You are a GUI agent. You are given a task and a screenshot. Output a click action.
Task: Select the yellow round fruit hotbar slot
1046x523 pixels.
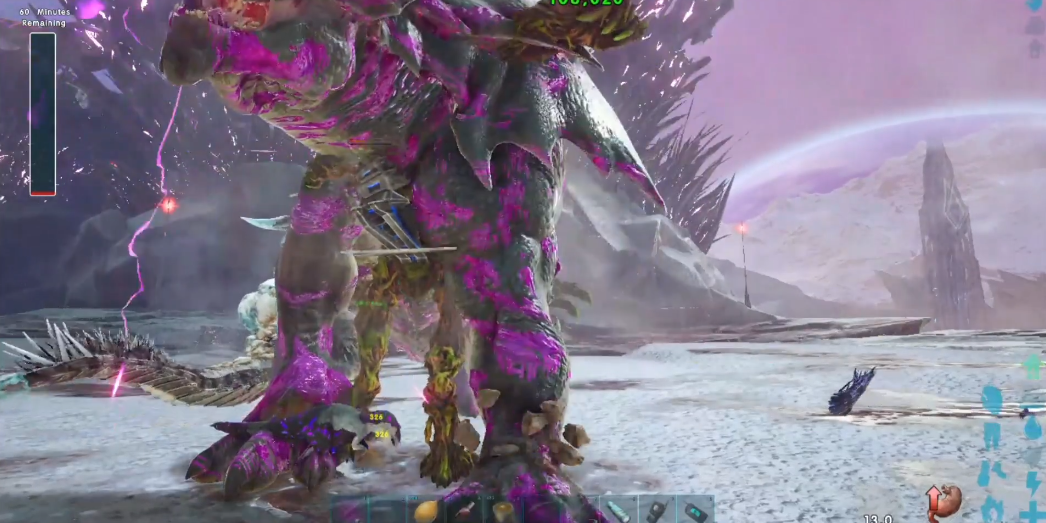pyautogui.click(x=426, y=511)
